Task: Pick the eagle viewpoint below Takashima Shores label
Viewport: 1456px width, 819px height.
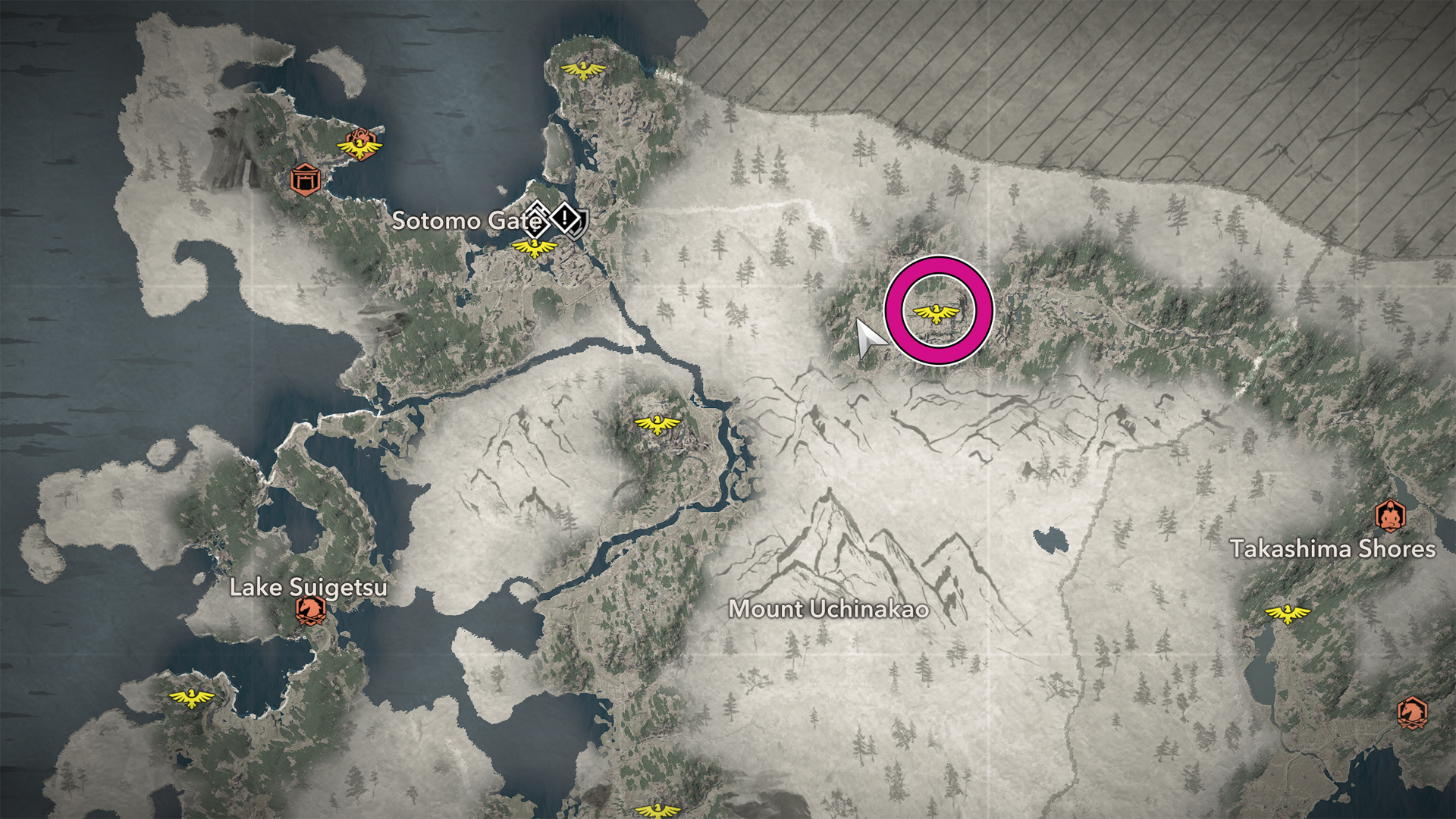Action: point(1287,613)
